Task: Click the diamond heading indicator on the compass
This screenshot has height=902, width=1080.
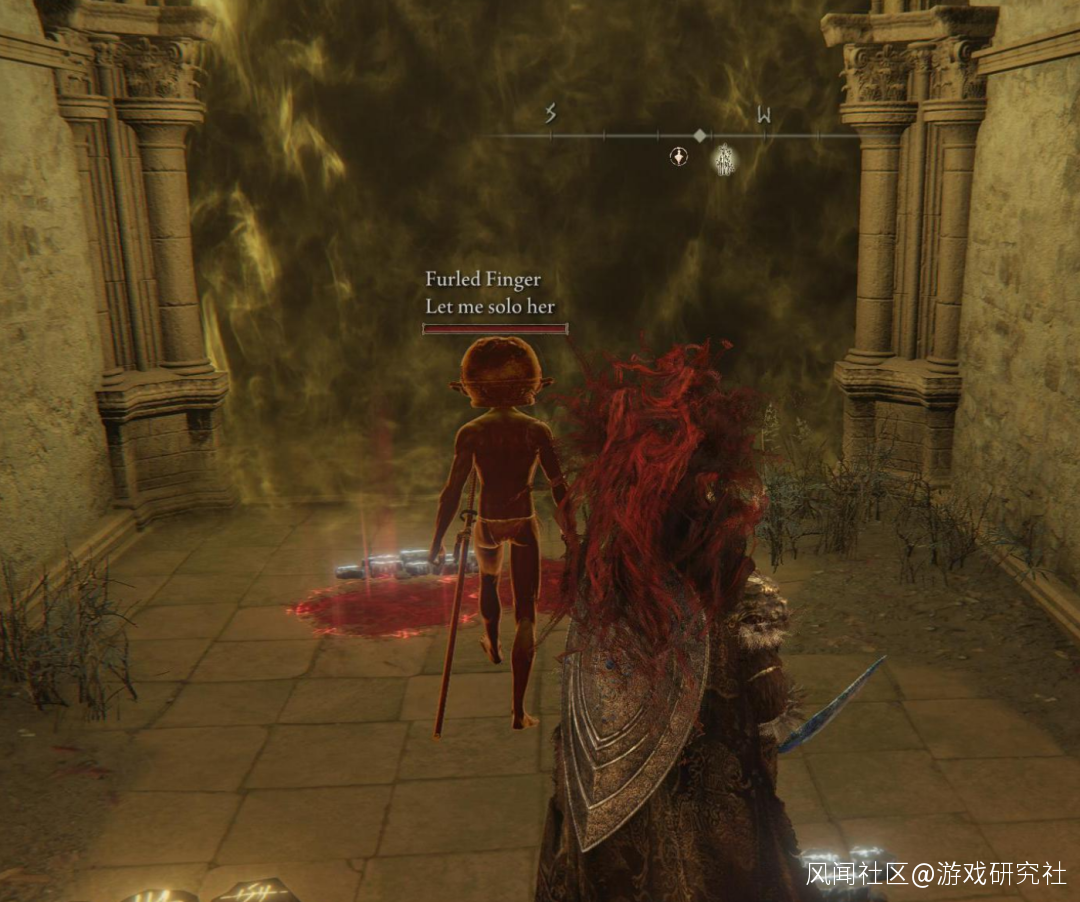Action: click(700, 135)
